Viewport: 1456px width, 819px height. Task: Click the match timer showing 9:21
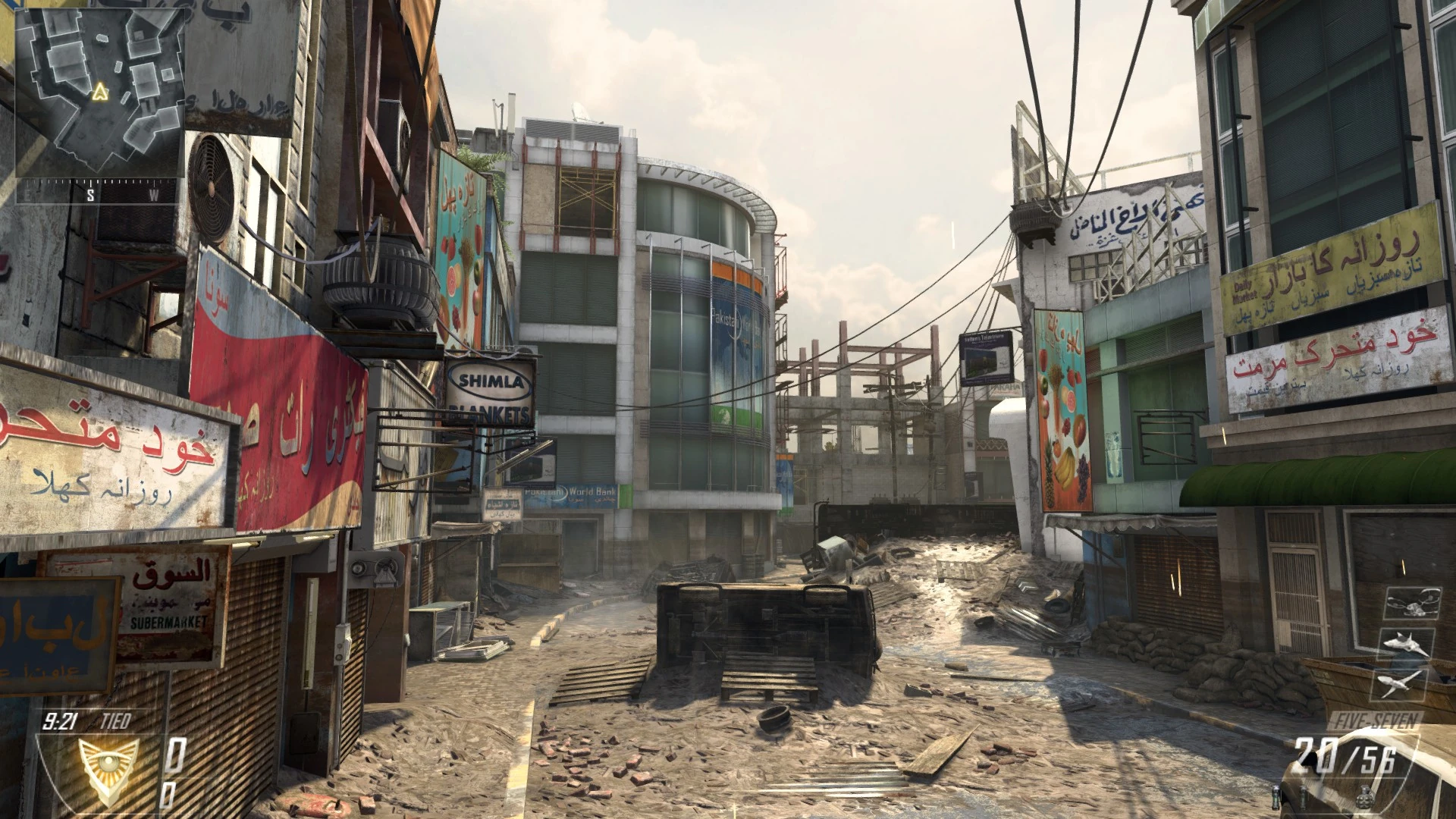pyautogui.click(x=61, y=720)
